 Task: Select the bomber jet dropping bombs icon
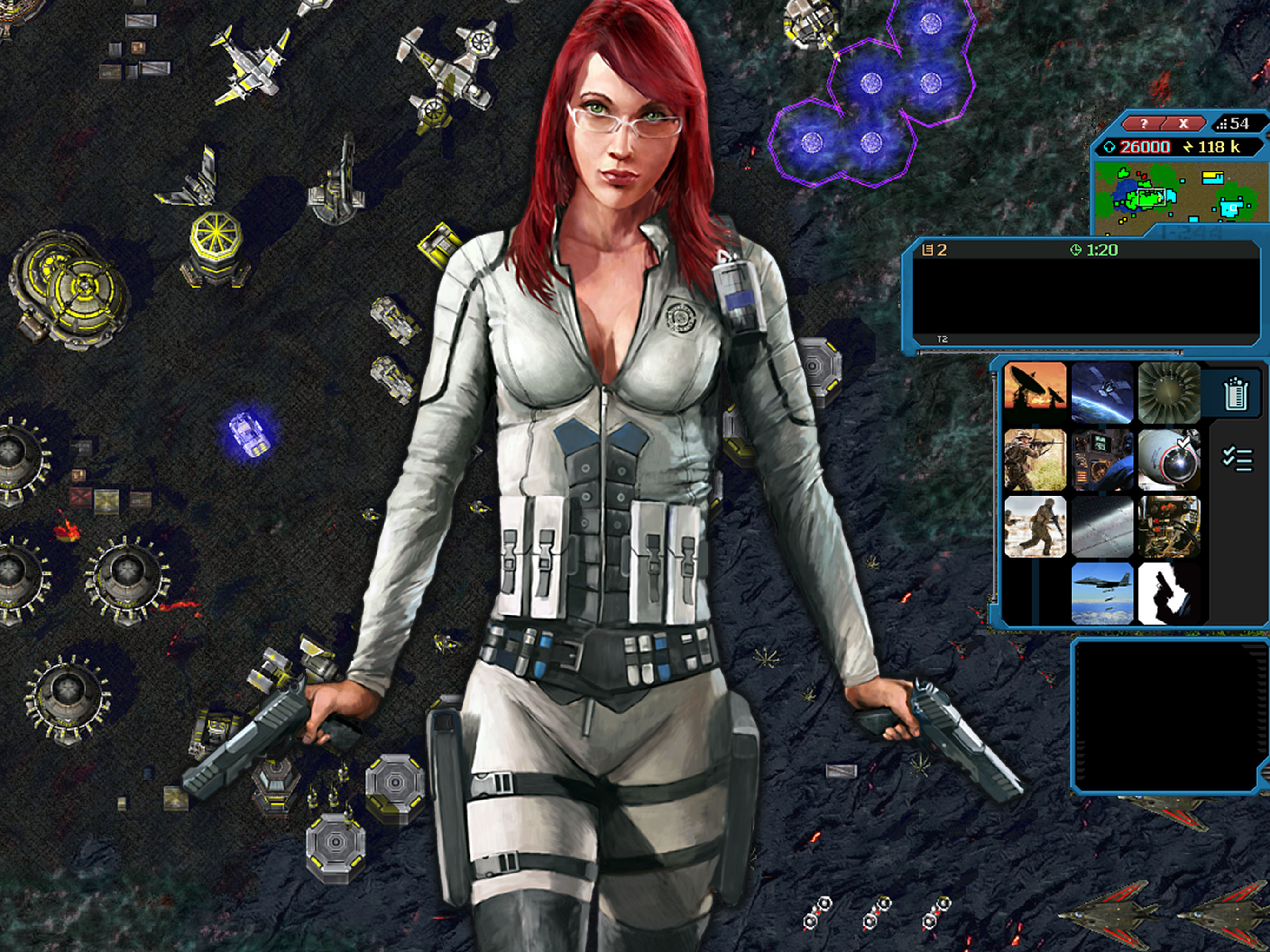tap(1102, 594)
